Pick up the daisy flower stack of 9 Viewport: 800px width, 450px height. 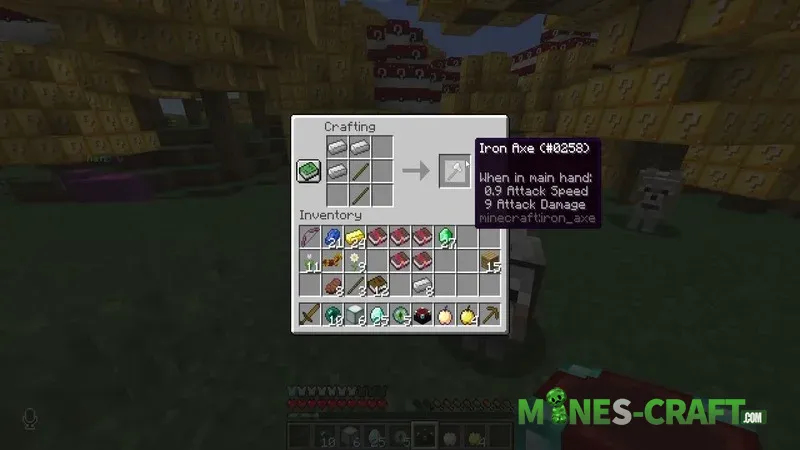click(355, 261)
